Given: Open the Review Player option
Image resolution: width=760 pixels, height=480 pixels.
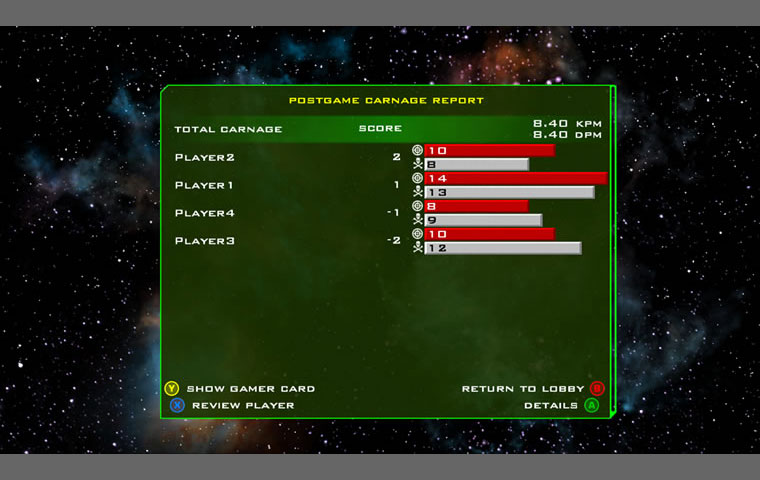Looking at the screenshot, I should (242, 405).
